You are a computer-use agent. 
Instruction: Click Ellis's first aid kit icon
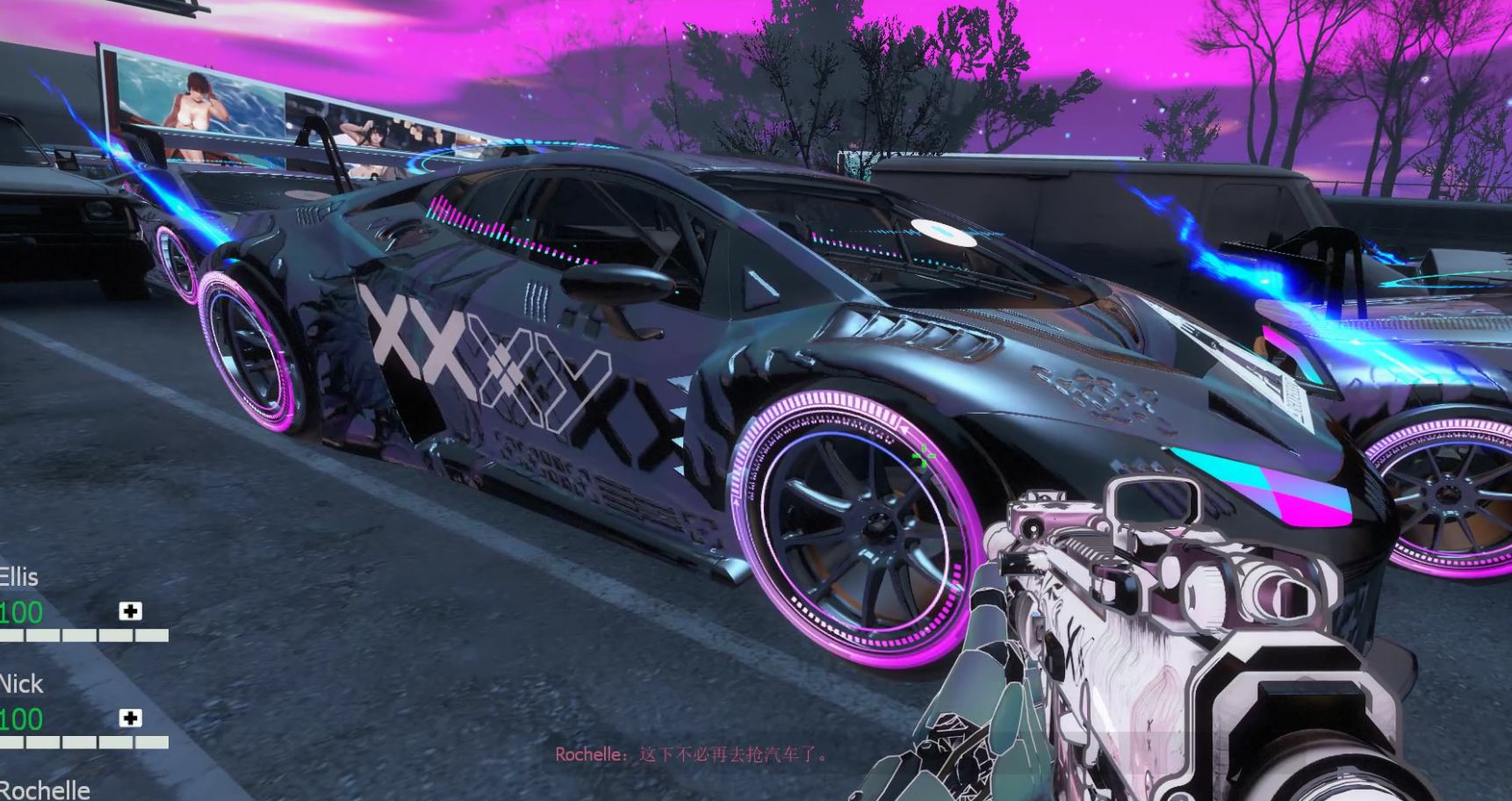click(130, 611)
